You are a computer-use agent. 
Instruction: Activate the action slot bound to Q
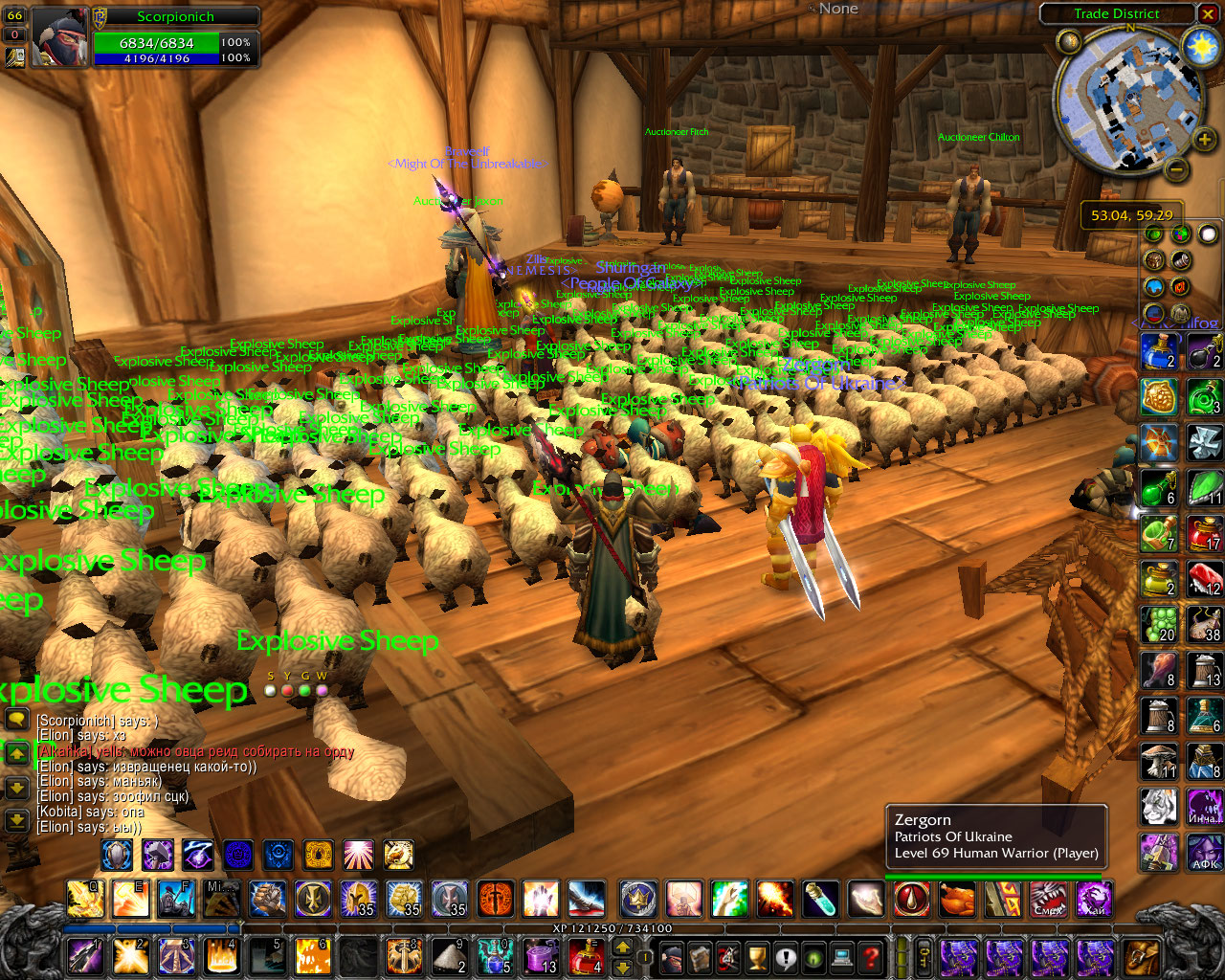(85, 899)
